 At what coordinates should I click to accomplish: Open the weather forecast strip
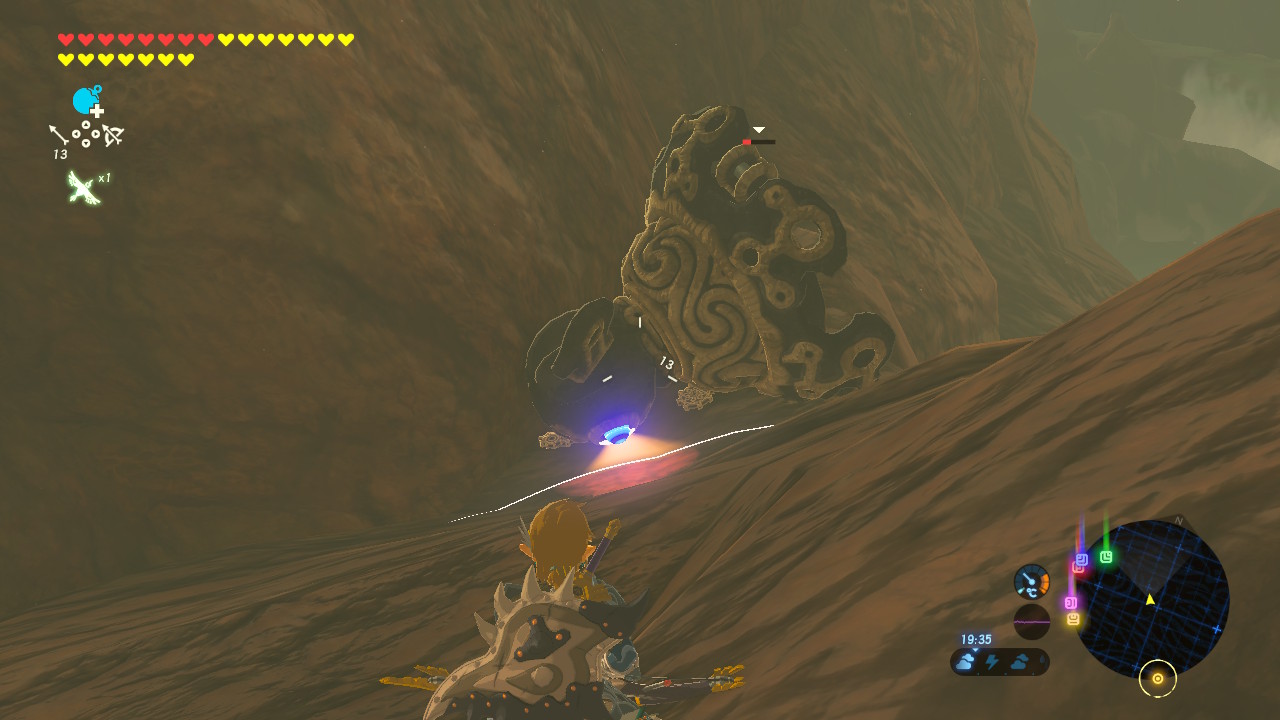click(x=999, y=661)
